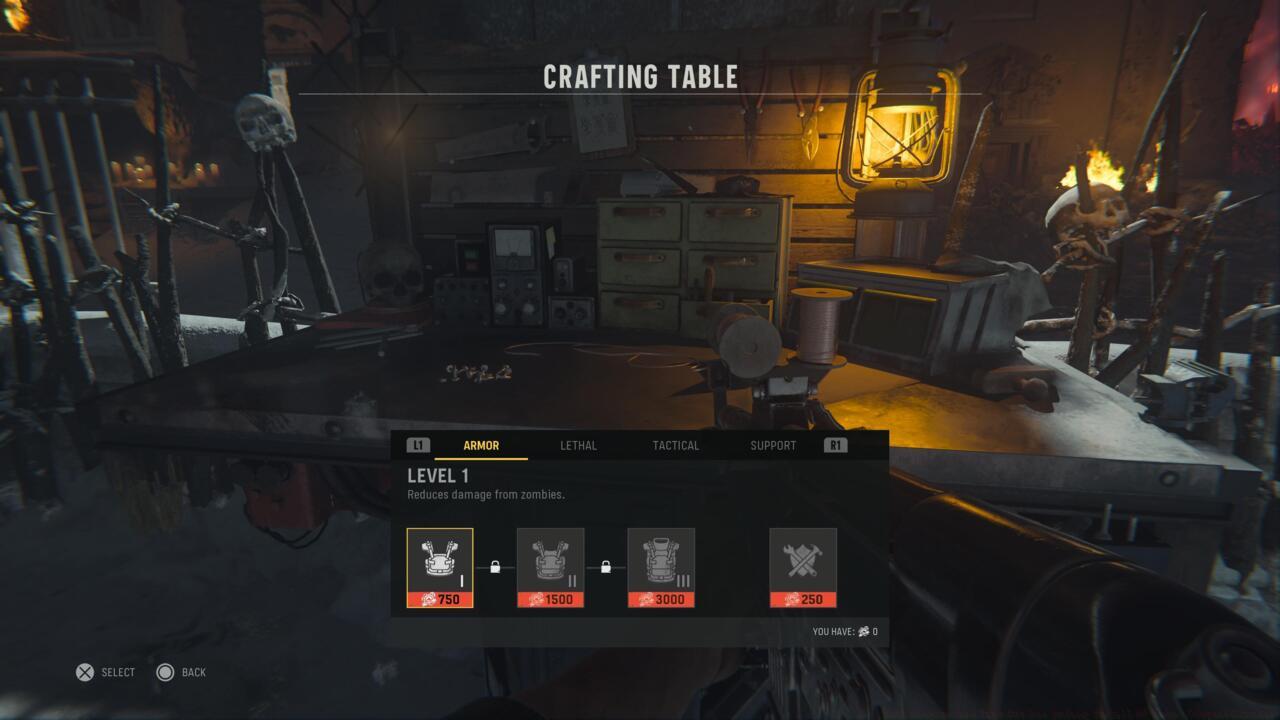The width and height of the screenshot is (1280, 720).
Task: Select the locked Level II armor vest icon
Action: pos(552,560)
